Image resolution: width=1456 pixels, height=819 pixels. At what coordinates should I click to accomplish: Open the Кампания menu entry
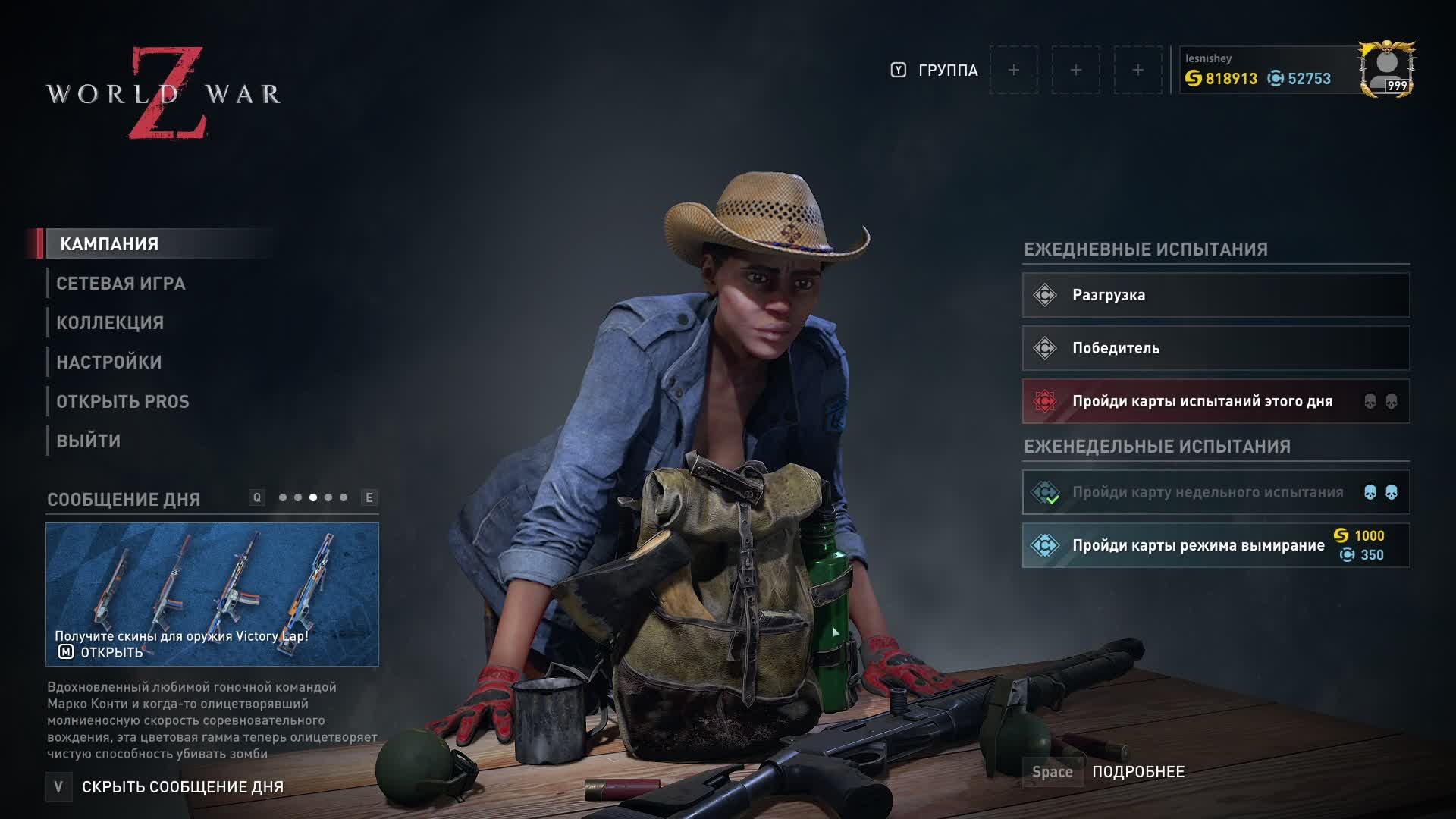point(110,244)
